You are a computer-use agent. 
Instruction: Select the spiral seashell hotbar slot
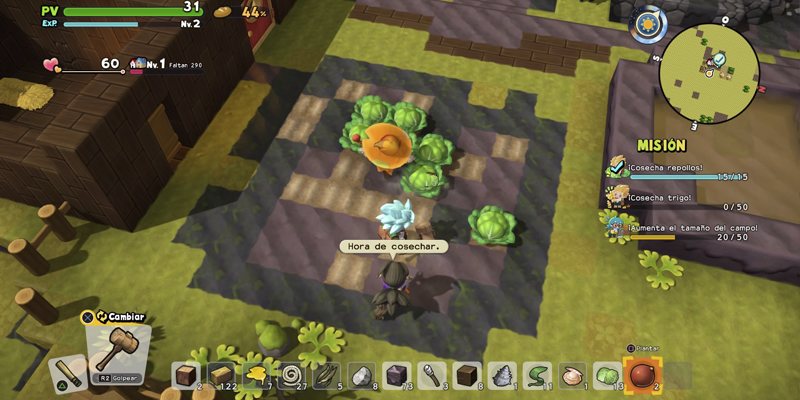(x=502, y=375)
